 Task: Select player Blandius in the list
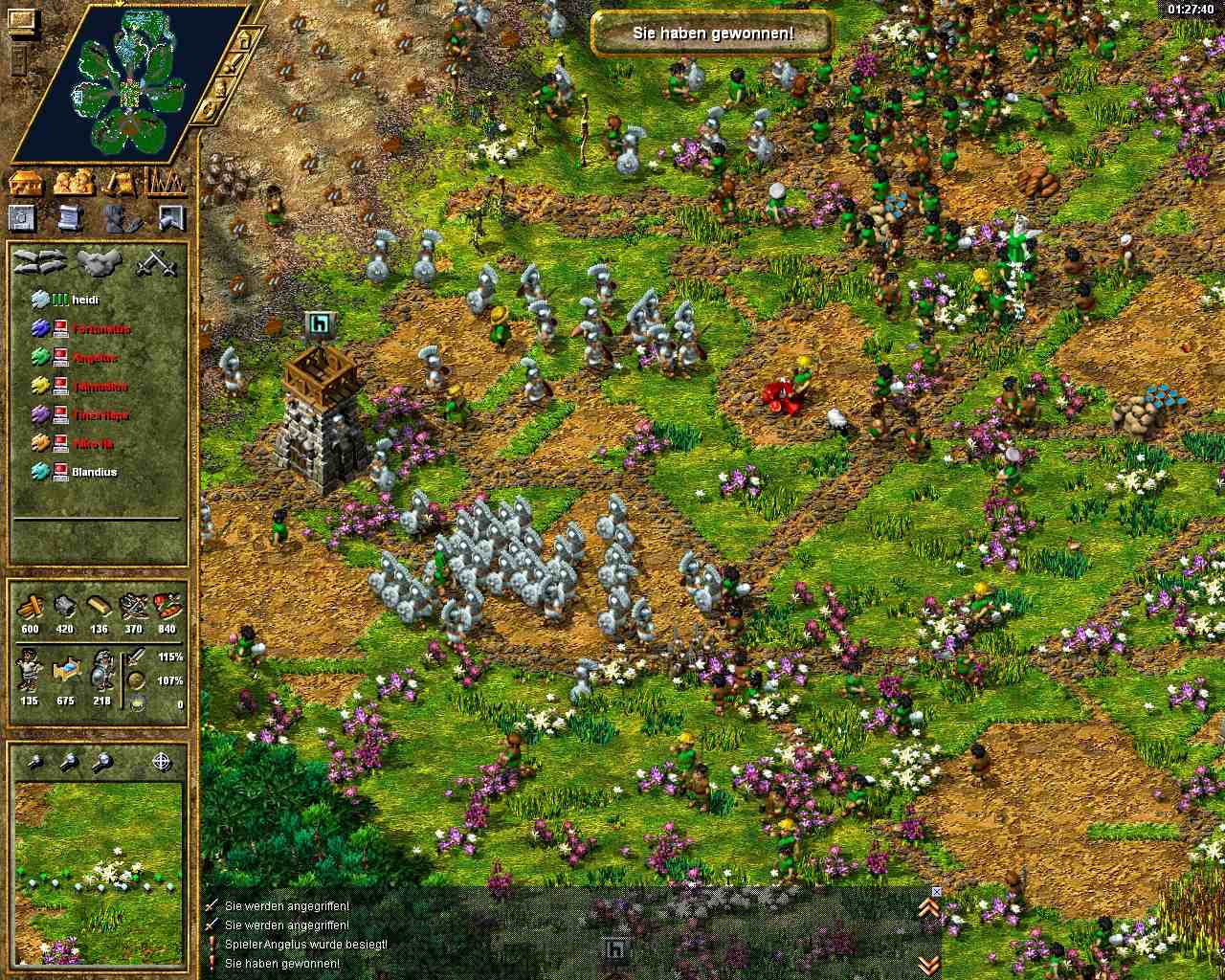point(94,472)
